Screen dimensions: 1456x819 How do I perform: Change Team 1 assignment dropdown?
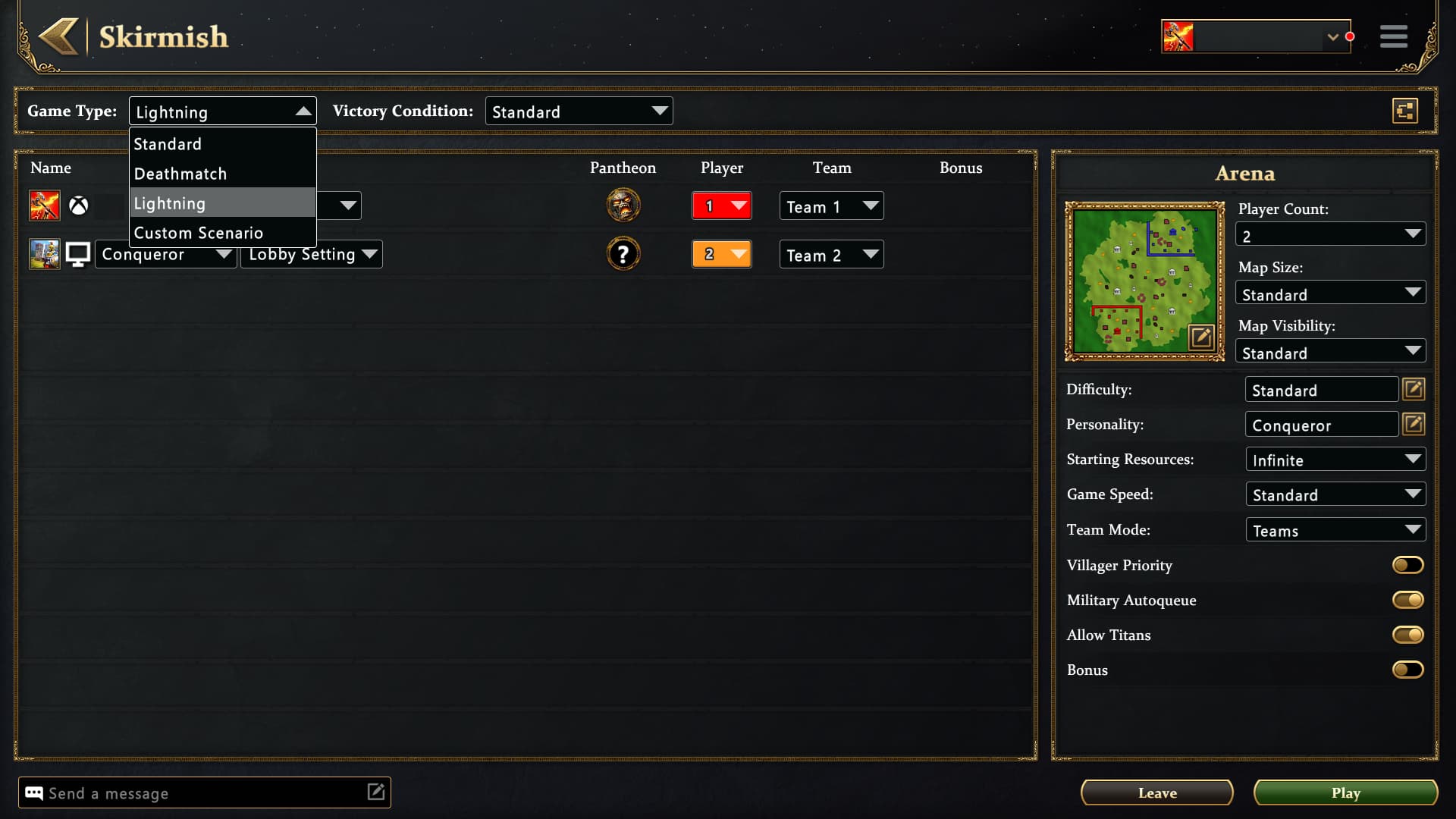[x=831, y=206]
